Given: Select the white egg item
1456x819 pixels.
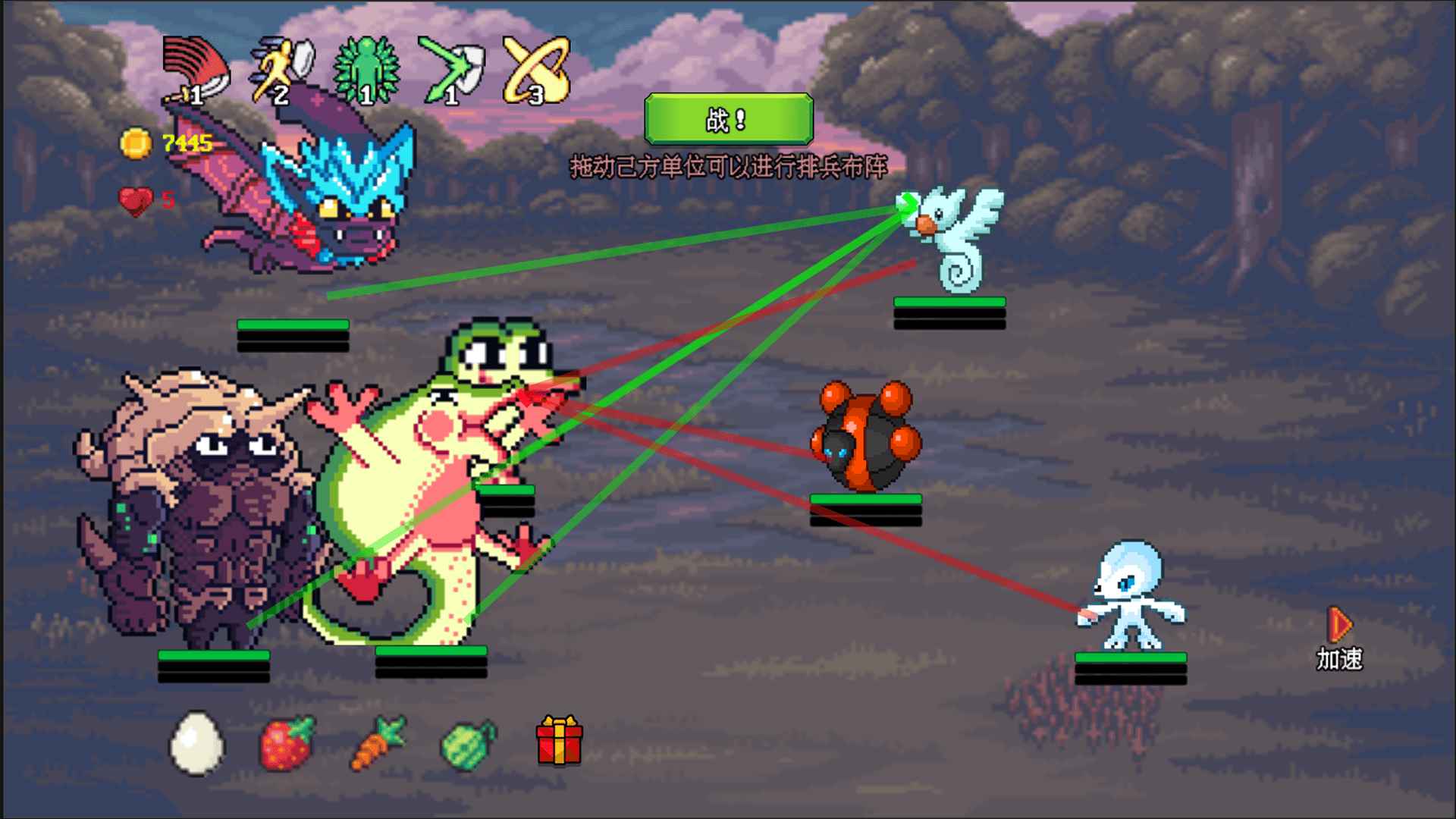Looking at the screenshot, I should tap(196, 742).
